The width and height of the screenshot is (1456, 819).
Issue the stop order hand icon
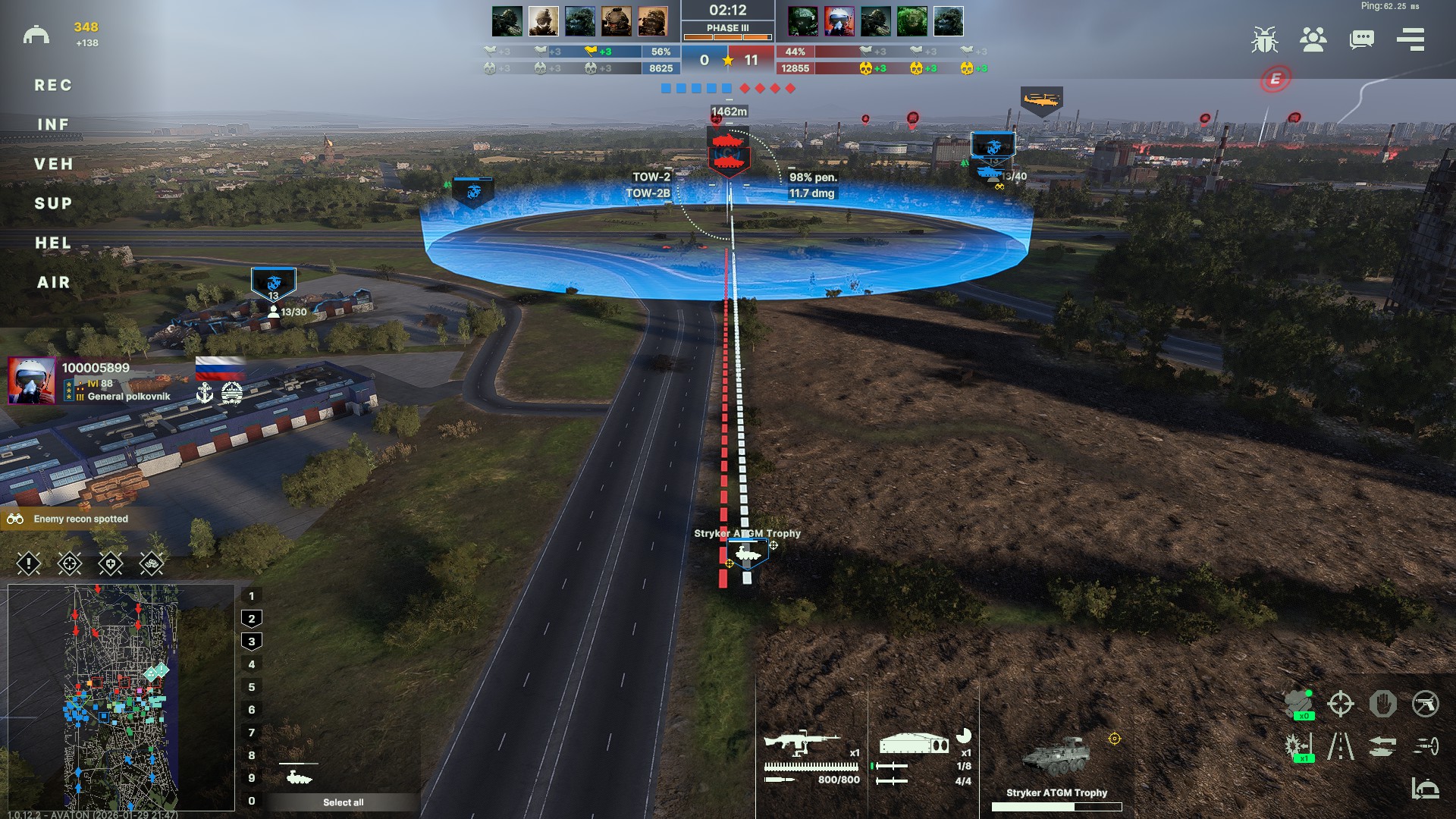click(x=1383, y=704)
